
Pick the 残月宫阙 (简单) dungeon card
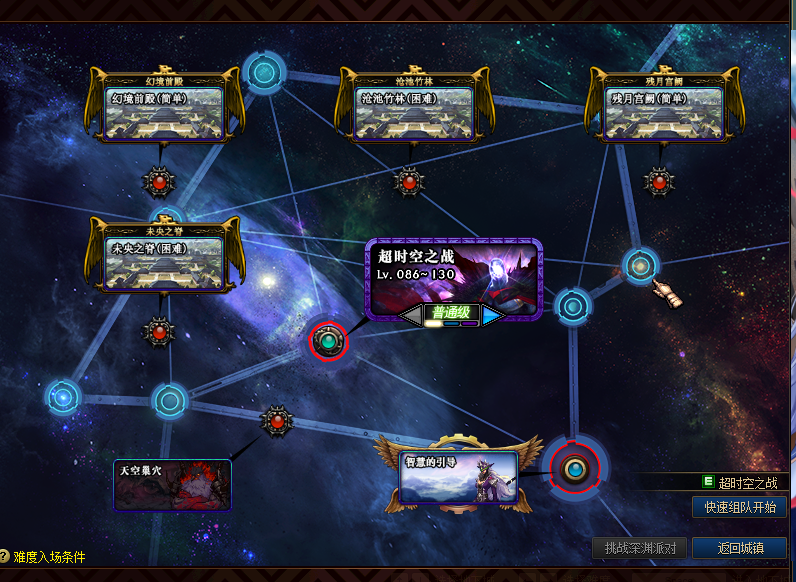click(x=663, y=112)
